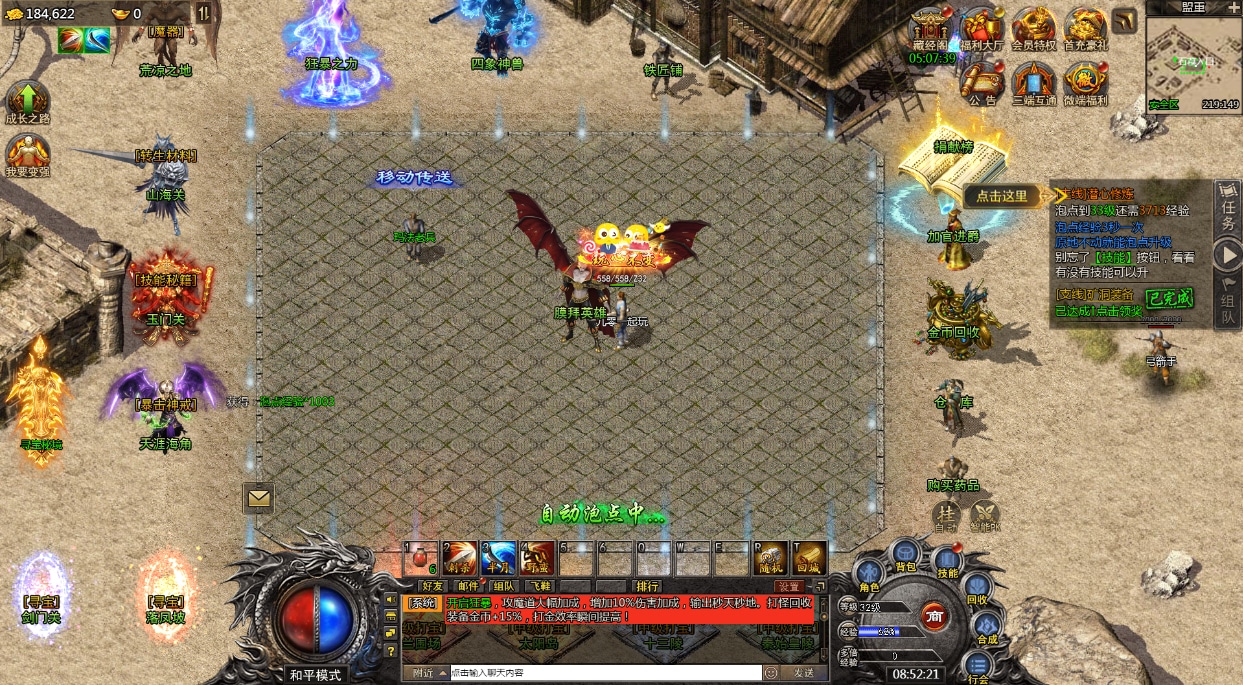
Task: Click the minimap
Action: 1193,61
